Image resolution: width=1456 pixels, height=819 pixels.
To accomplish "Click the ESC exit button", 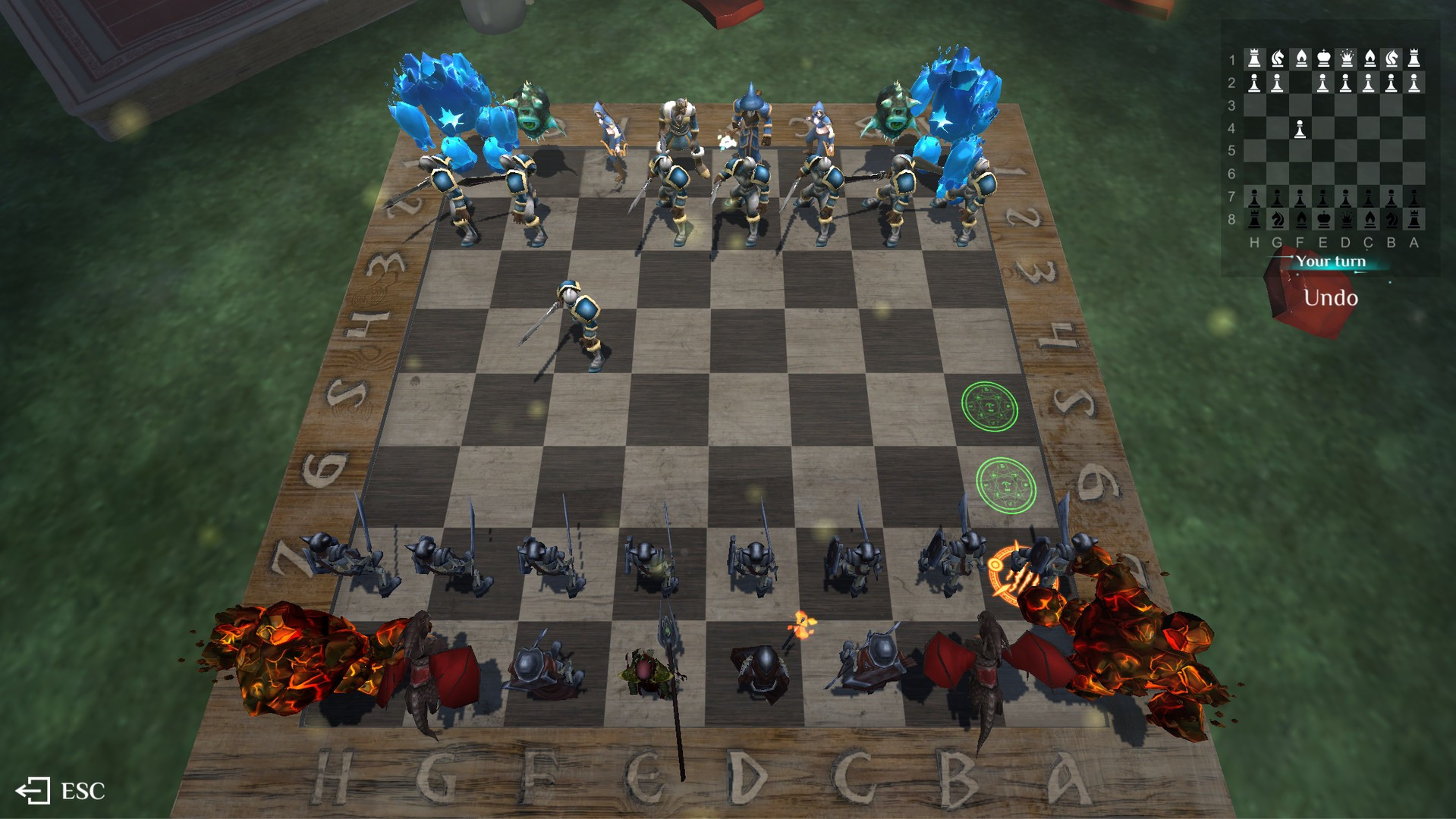I will click(x=61, y=790).
